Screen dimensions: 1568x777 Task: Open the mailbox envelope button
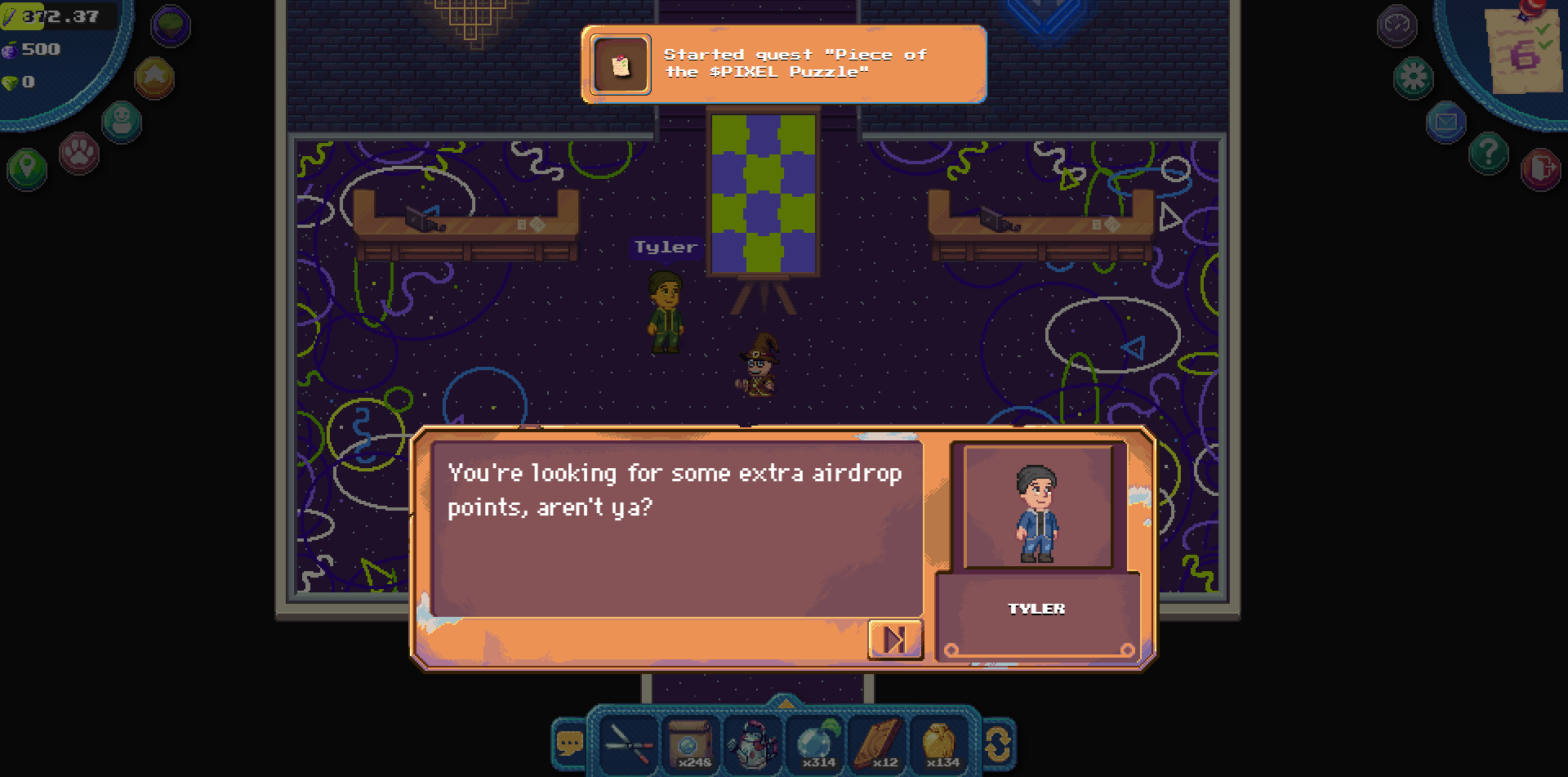pos(1446,123)
